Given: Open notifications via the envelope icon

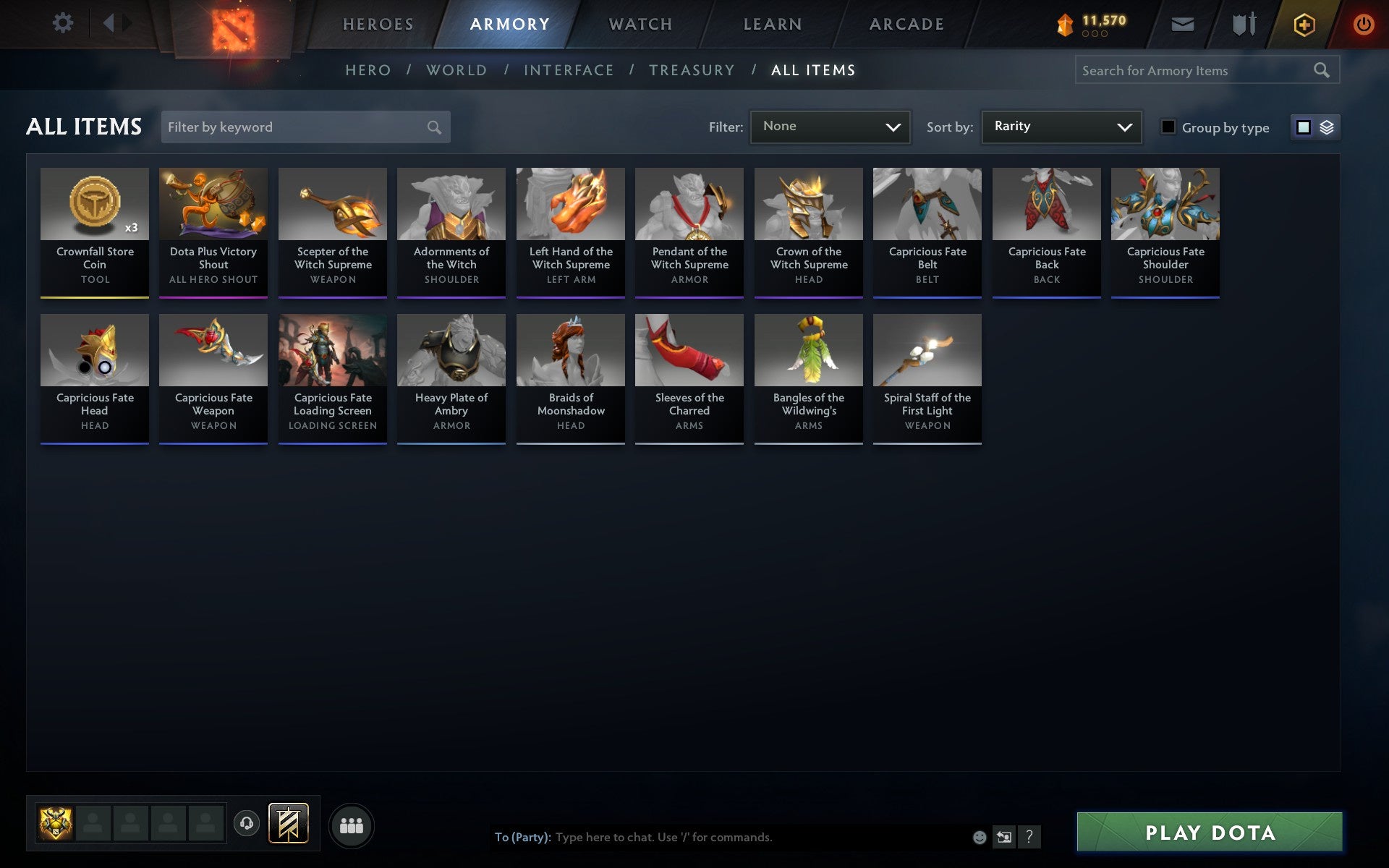Looking at the screenshot, I should coord(1182,23).
